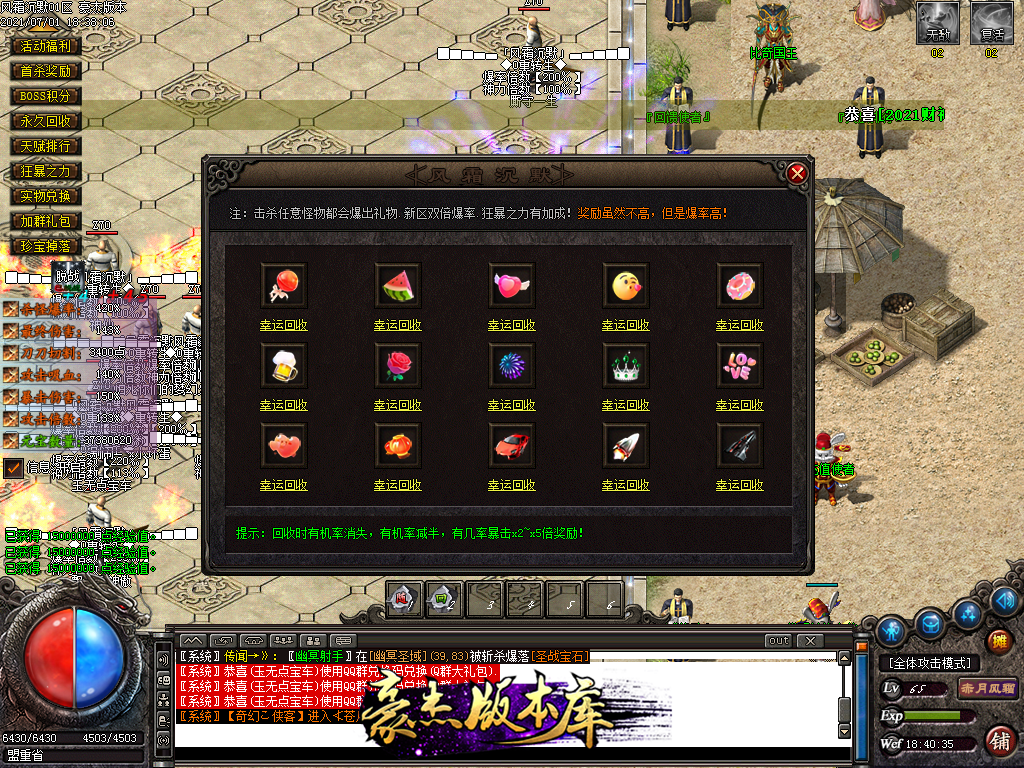Click the 全体攻击模式 attack mode label

click(928, 663)
